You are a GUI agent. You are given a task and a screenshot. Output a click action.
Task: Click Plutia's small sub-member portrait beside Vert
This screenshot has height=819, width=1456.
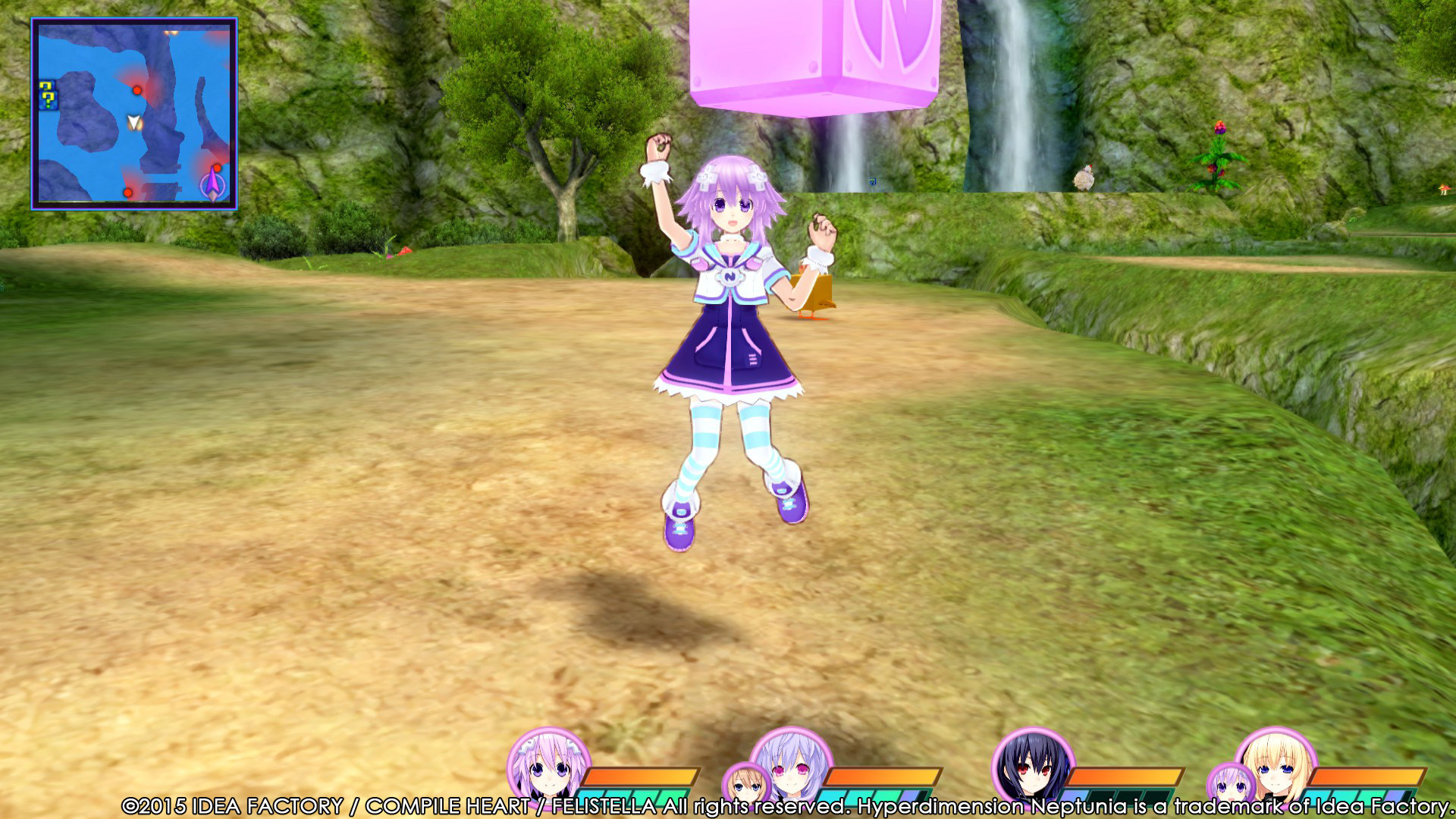point(1231,783)
